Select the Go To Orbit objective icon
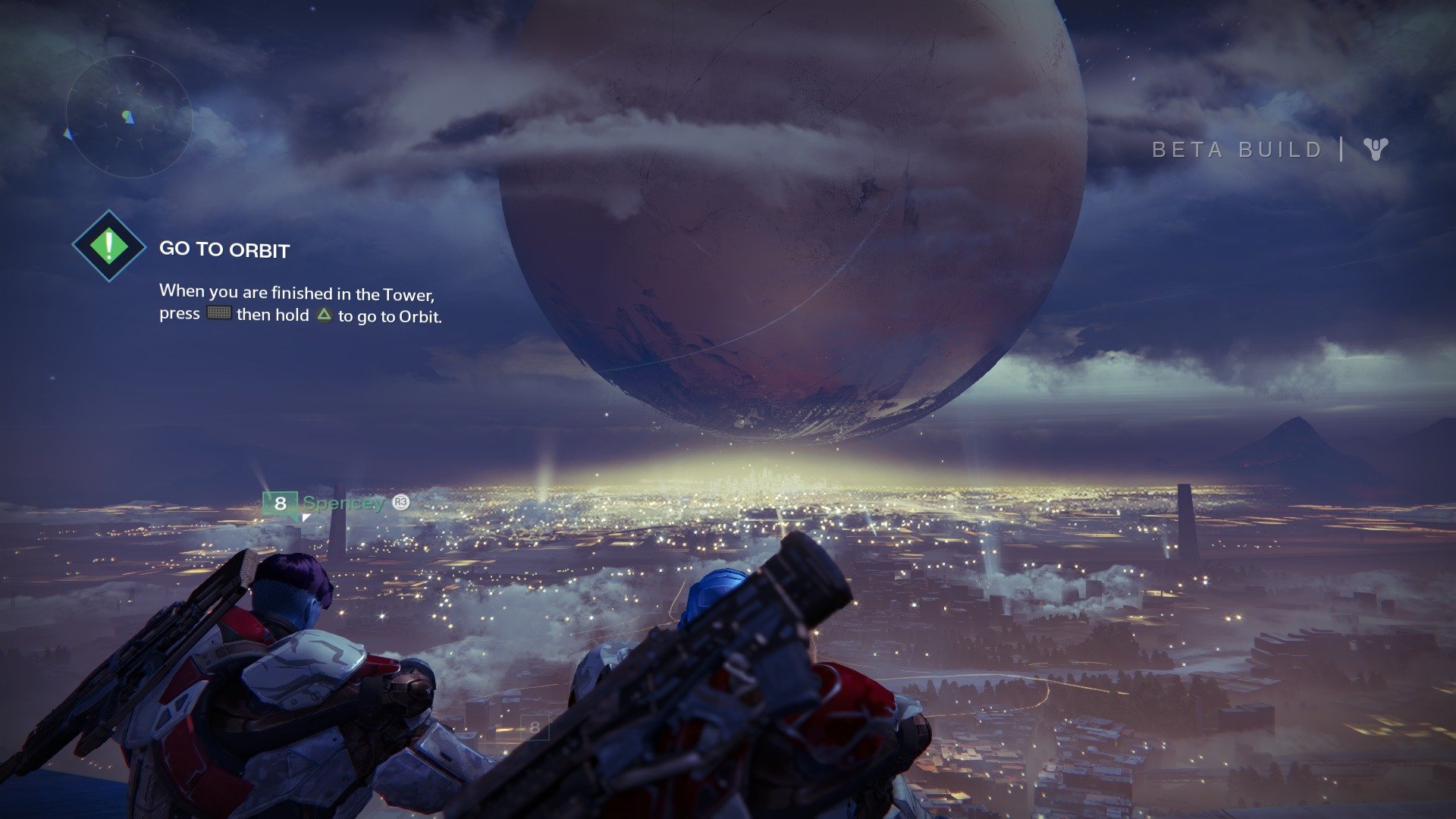This screenshot has height=819, width=1456. point(109,246)
